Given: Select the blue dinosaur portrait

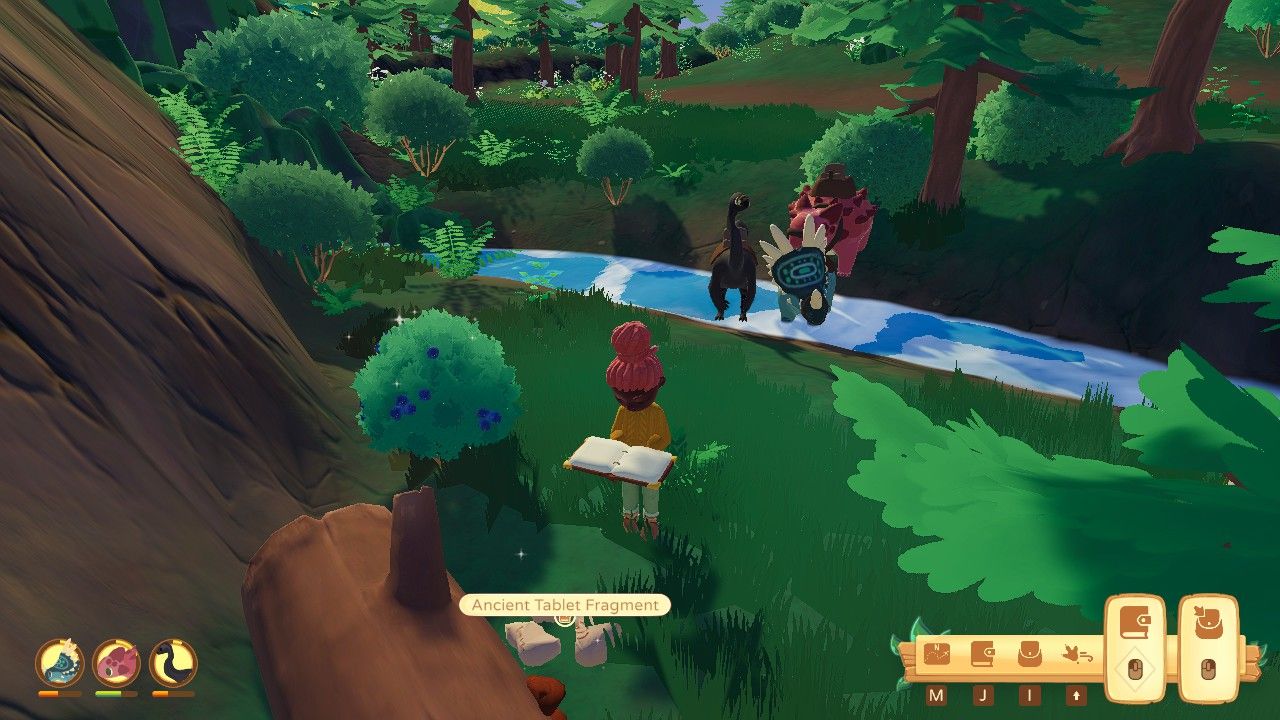Looking at the screenshot, I should pyautogui.click(x=60, y=664).
